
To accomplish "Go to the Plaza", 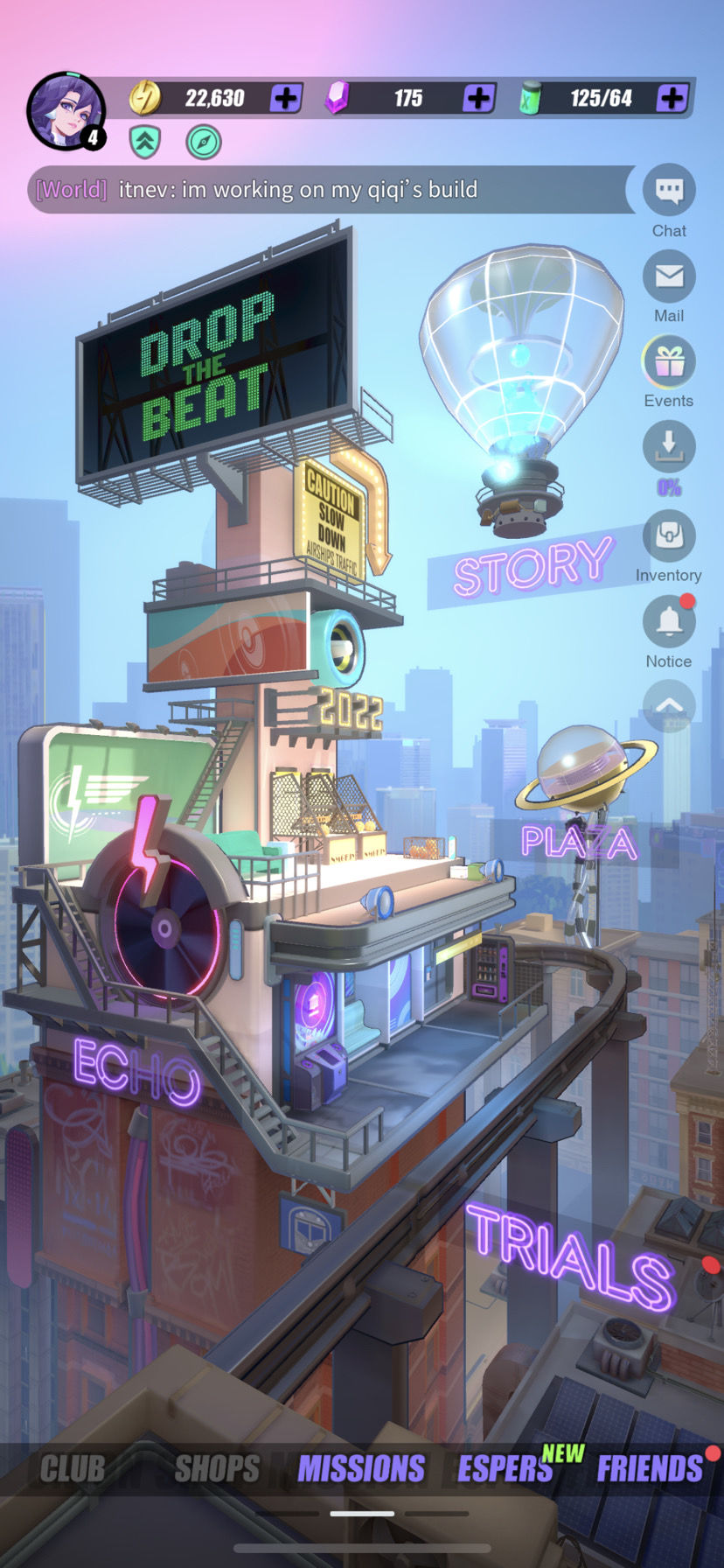I will (579, 842).
